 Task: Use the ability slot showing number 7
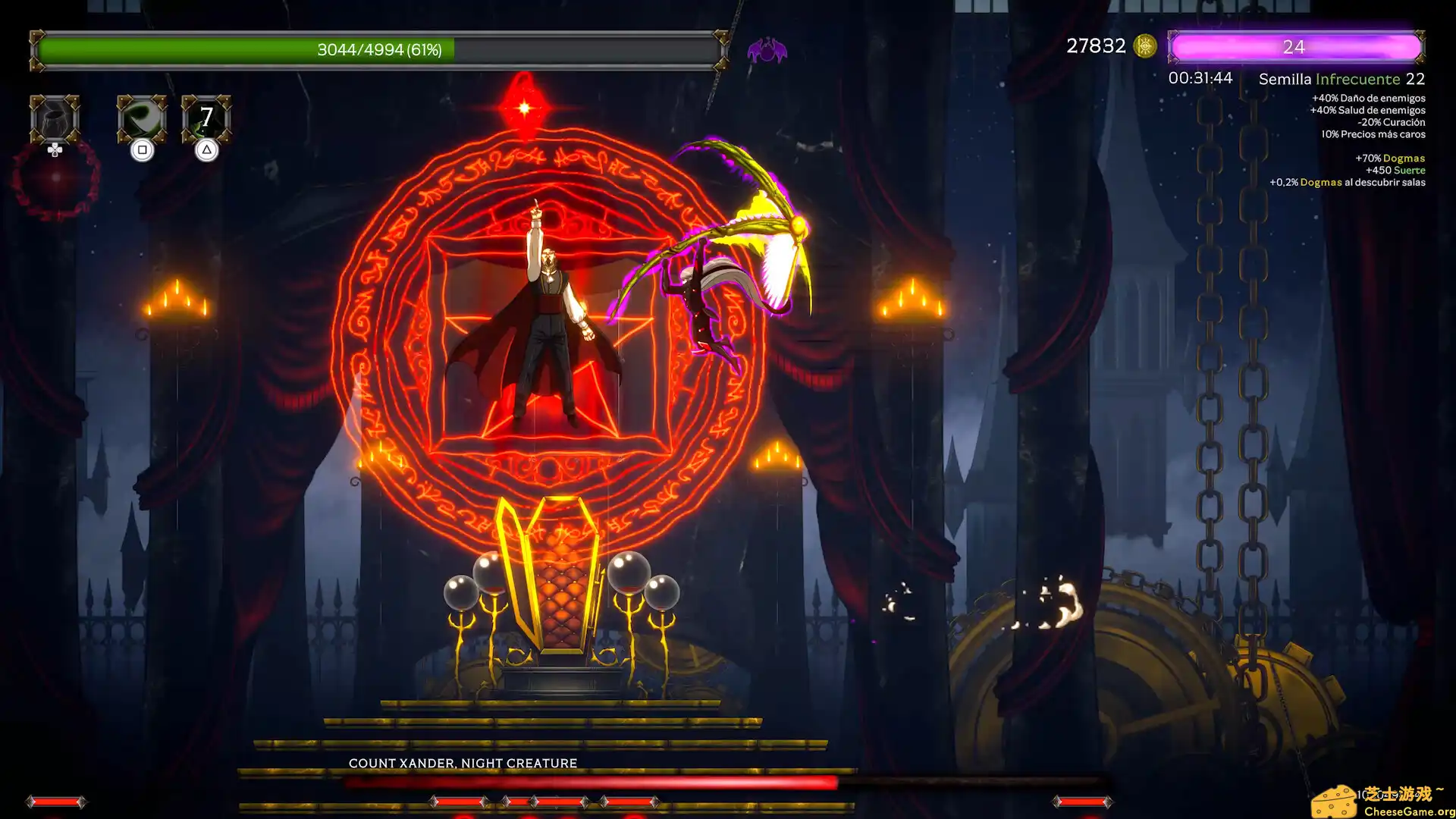point(206,119)
